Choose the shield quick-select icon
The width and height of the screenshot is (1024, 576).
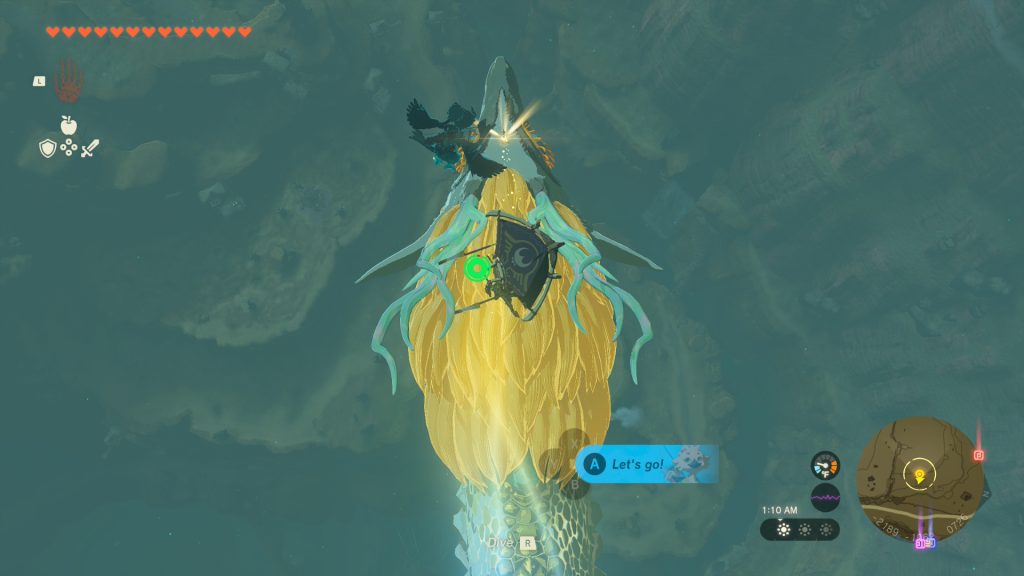(47, 148)
